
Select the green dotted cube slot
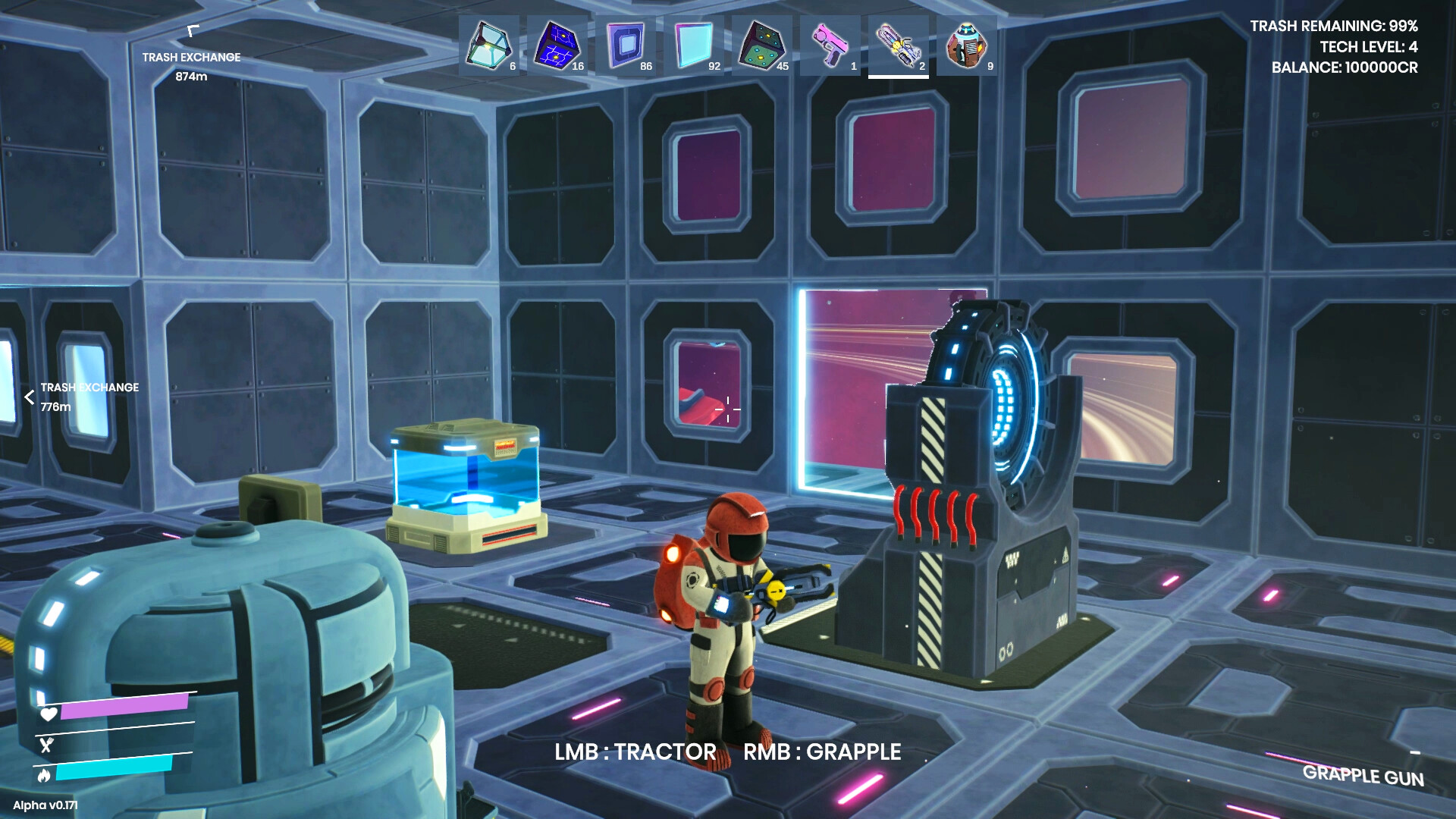click(x=761, y=45)
